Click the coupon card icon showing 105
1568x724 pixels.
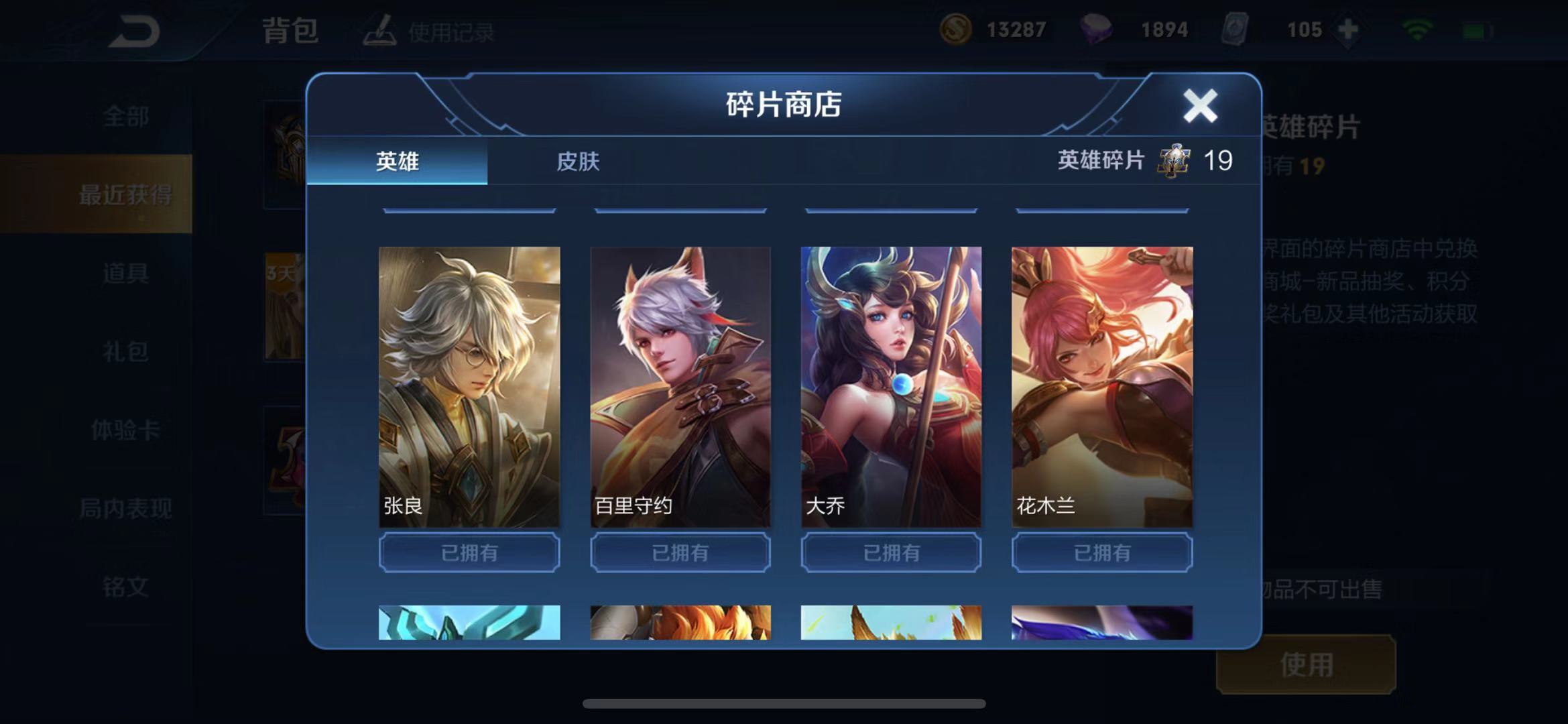coord(1237,29)
